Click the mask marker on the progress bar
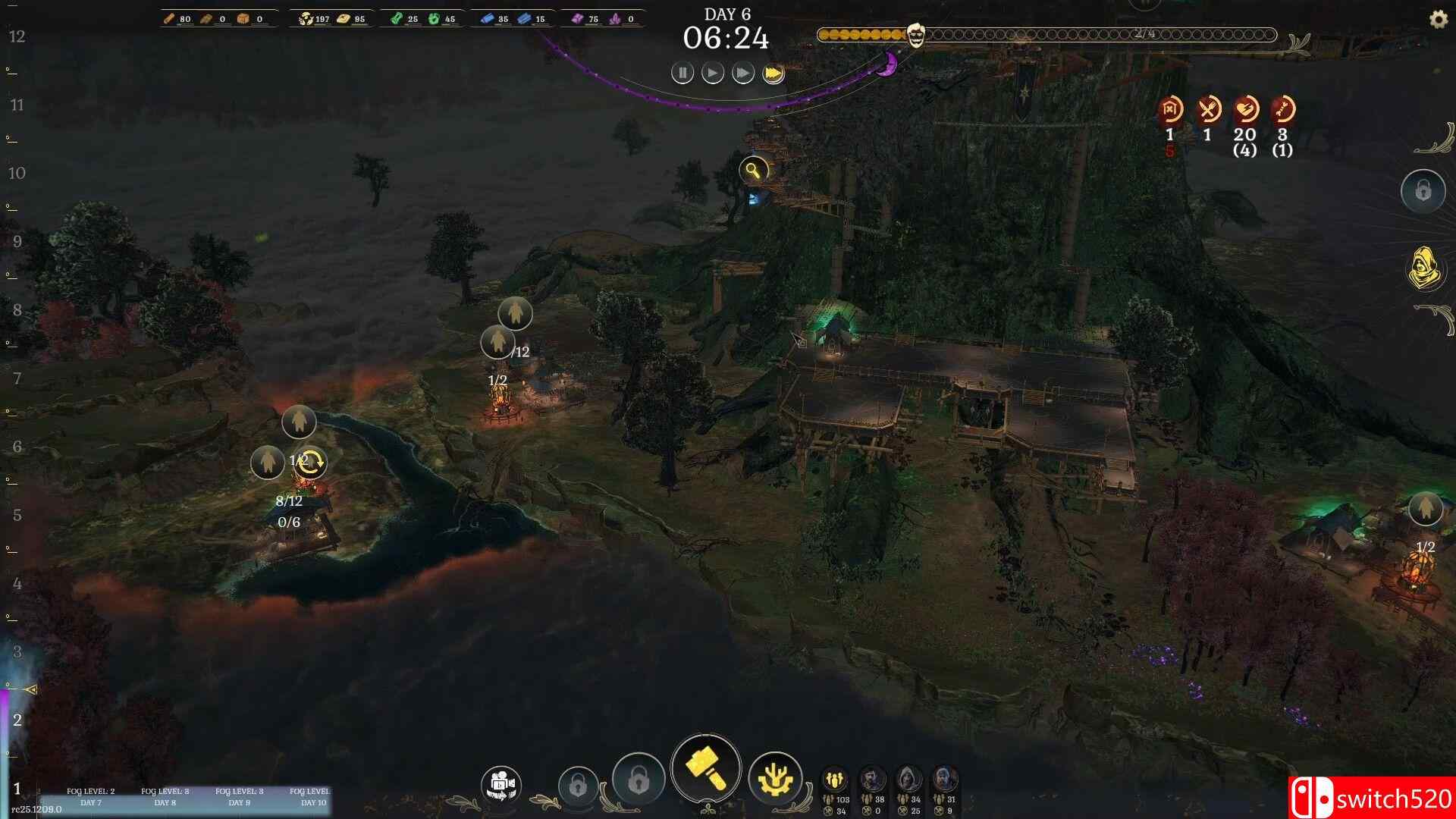The height and width of the screenshot is (819, 1456). (x=916, y=33)
